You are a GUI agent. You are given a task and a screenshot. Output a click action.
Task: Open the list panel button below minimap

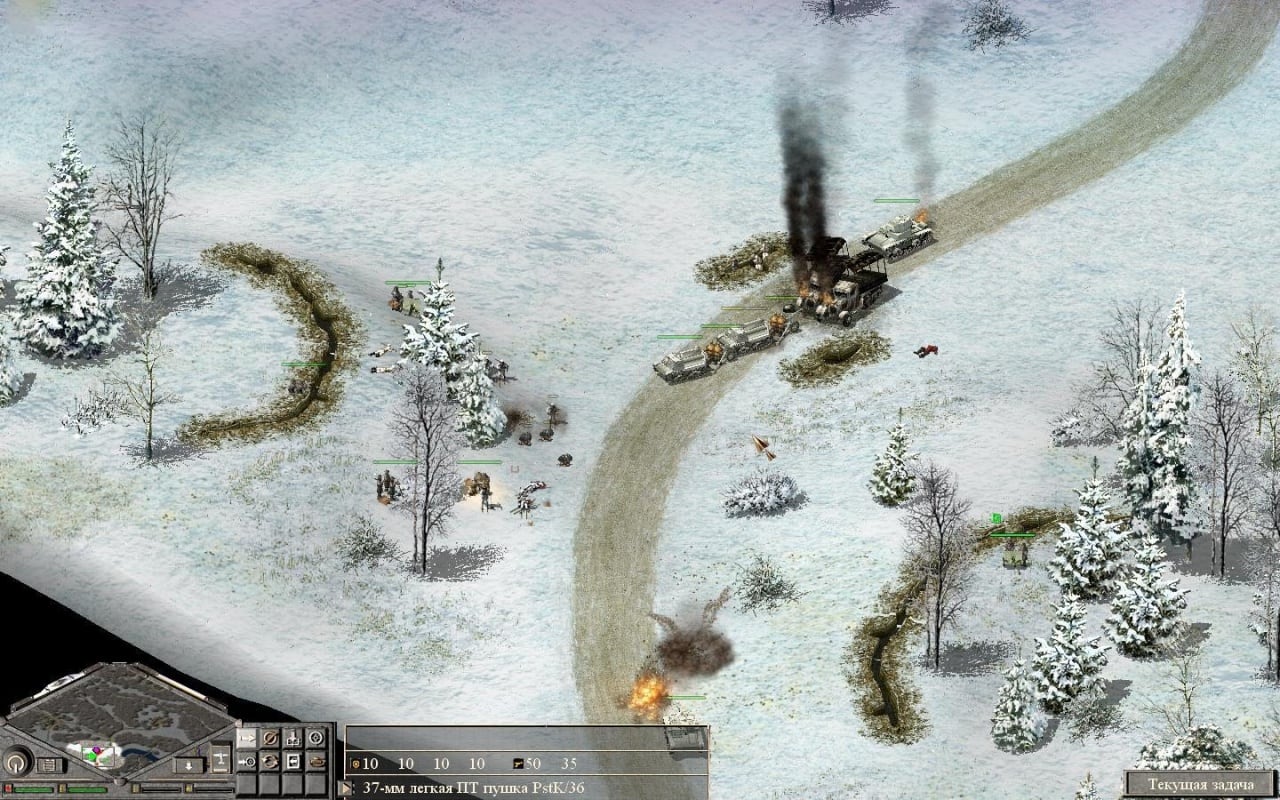(x=48, y=765)
